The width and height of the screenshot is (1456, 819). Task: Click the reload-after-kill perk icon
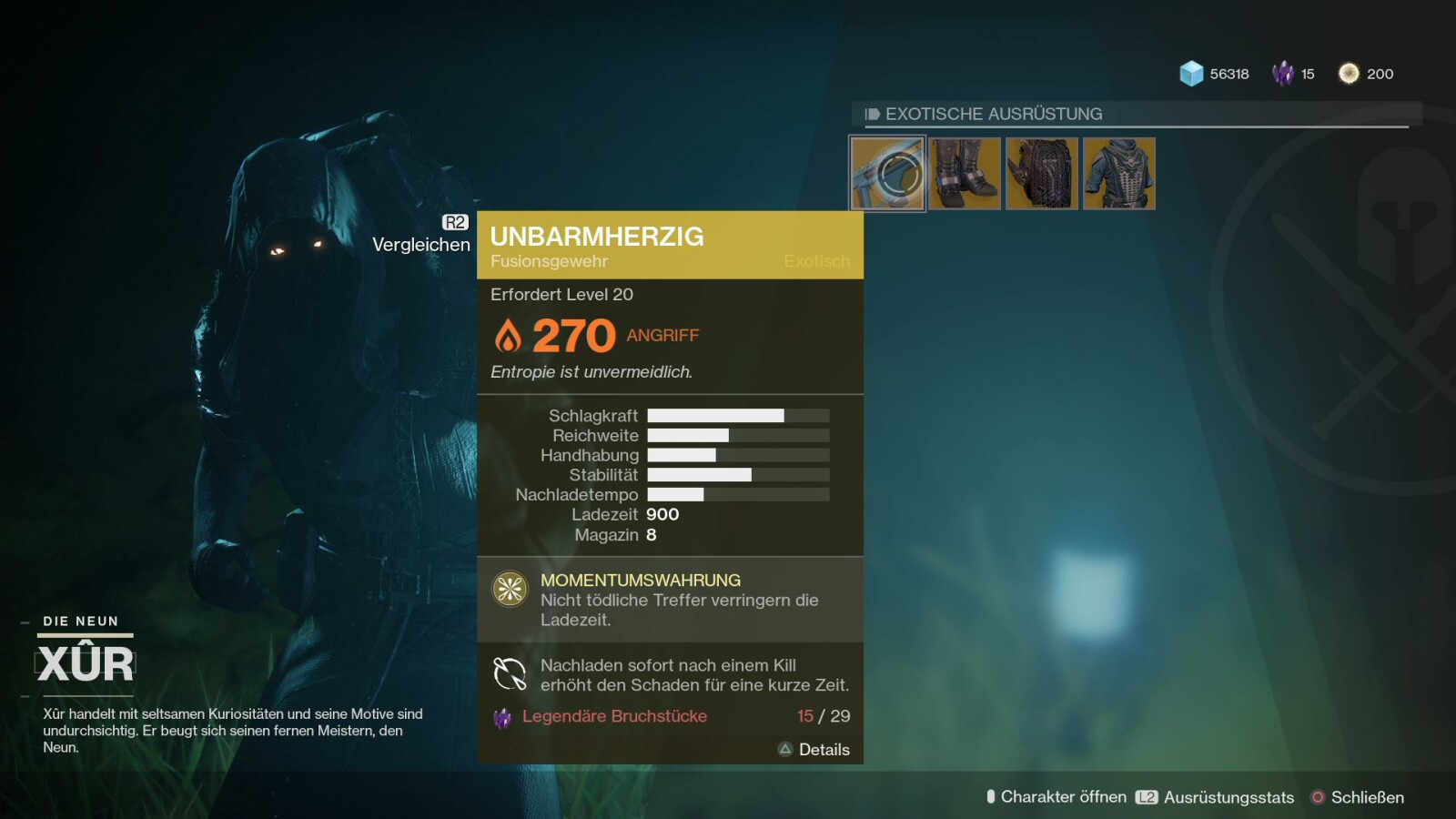pyautogui.click(x=510, y=674)
